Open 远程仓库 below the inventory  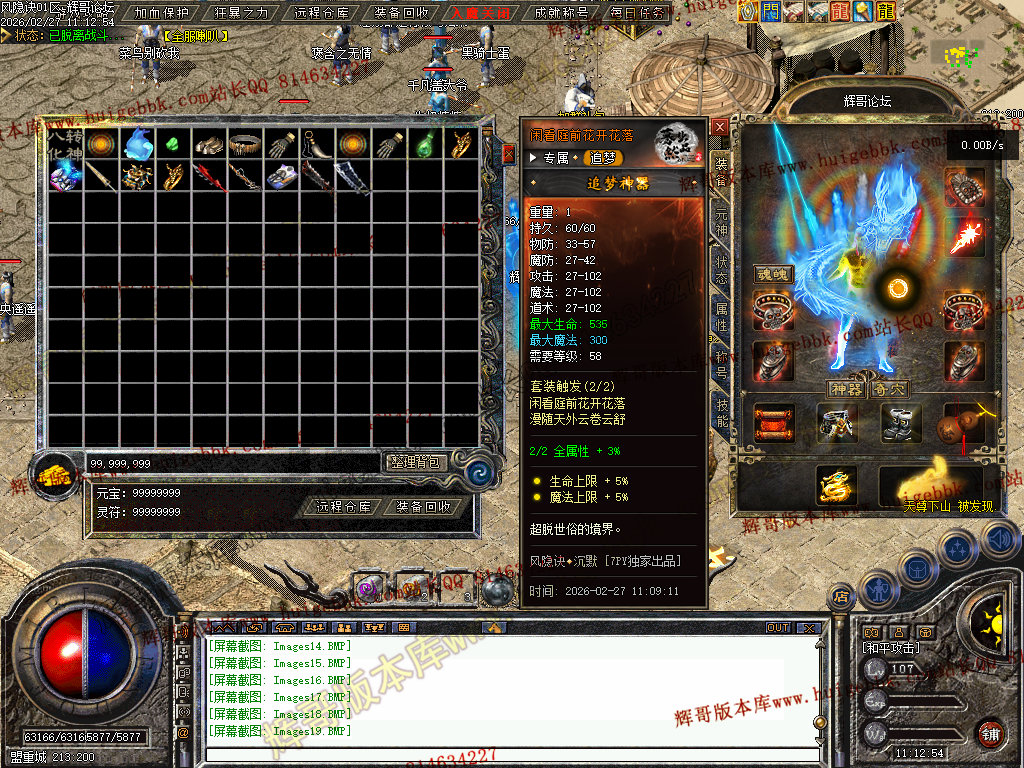344,507
